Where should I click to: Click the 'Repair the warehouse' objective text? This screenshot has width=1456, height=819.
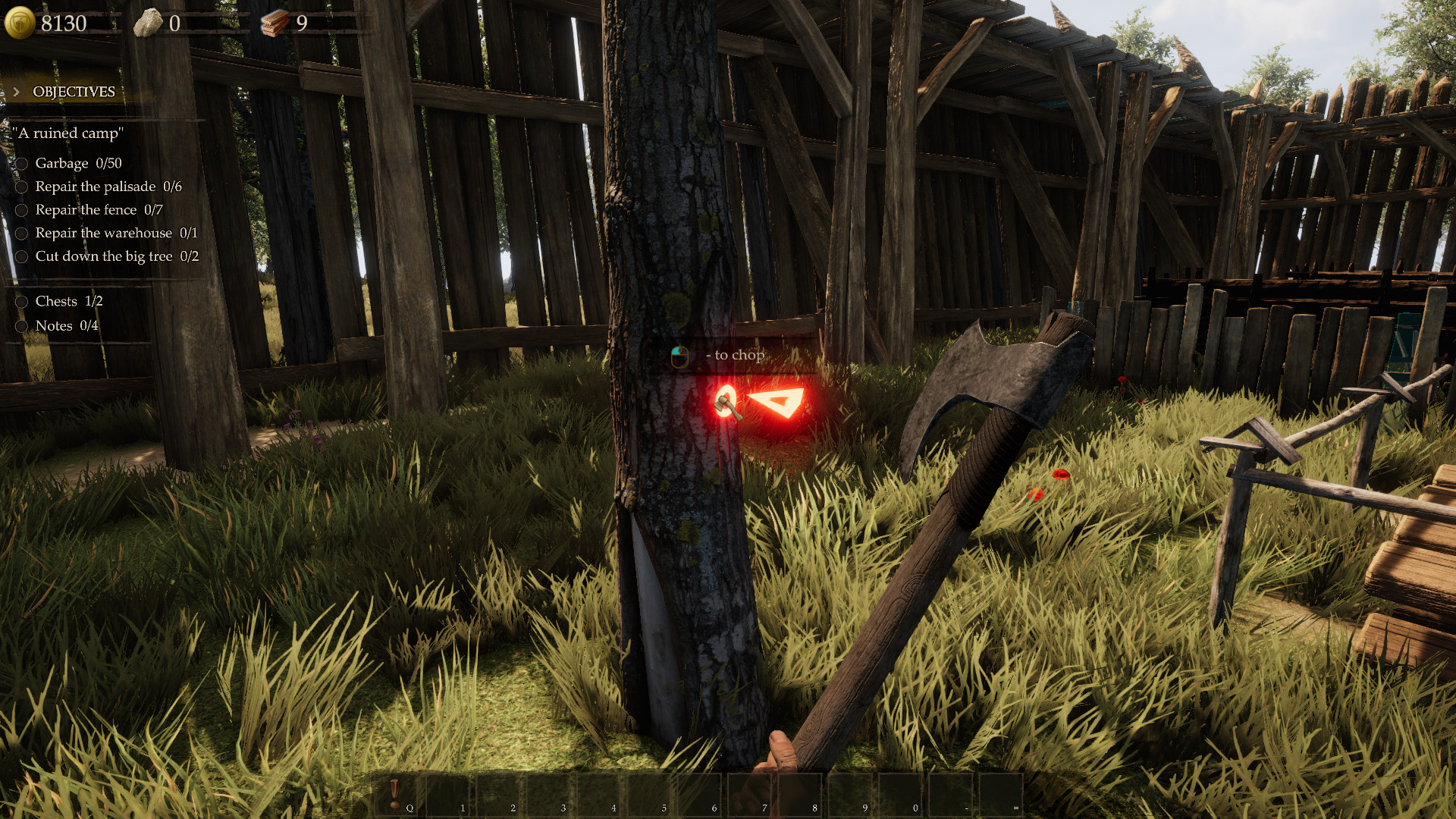[x=103, y=233]
